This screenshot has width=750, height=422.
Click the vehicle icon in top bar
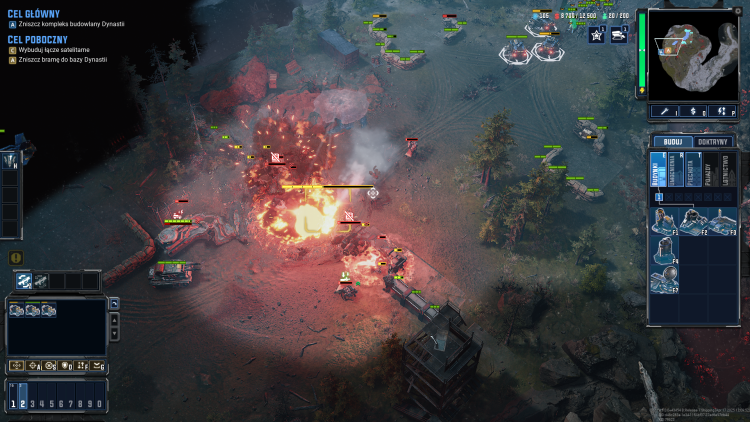pos(619,35)
